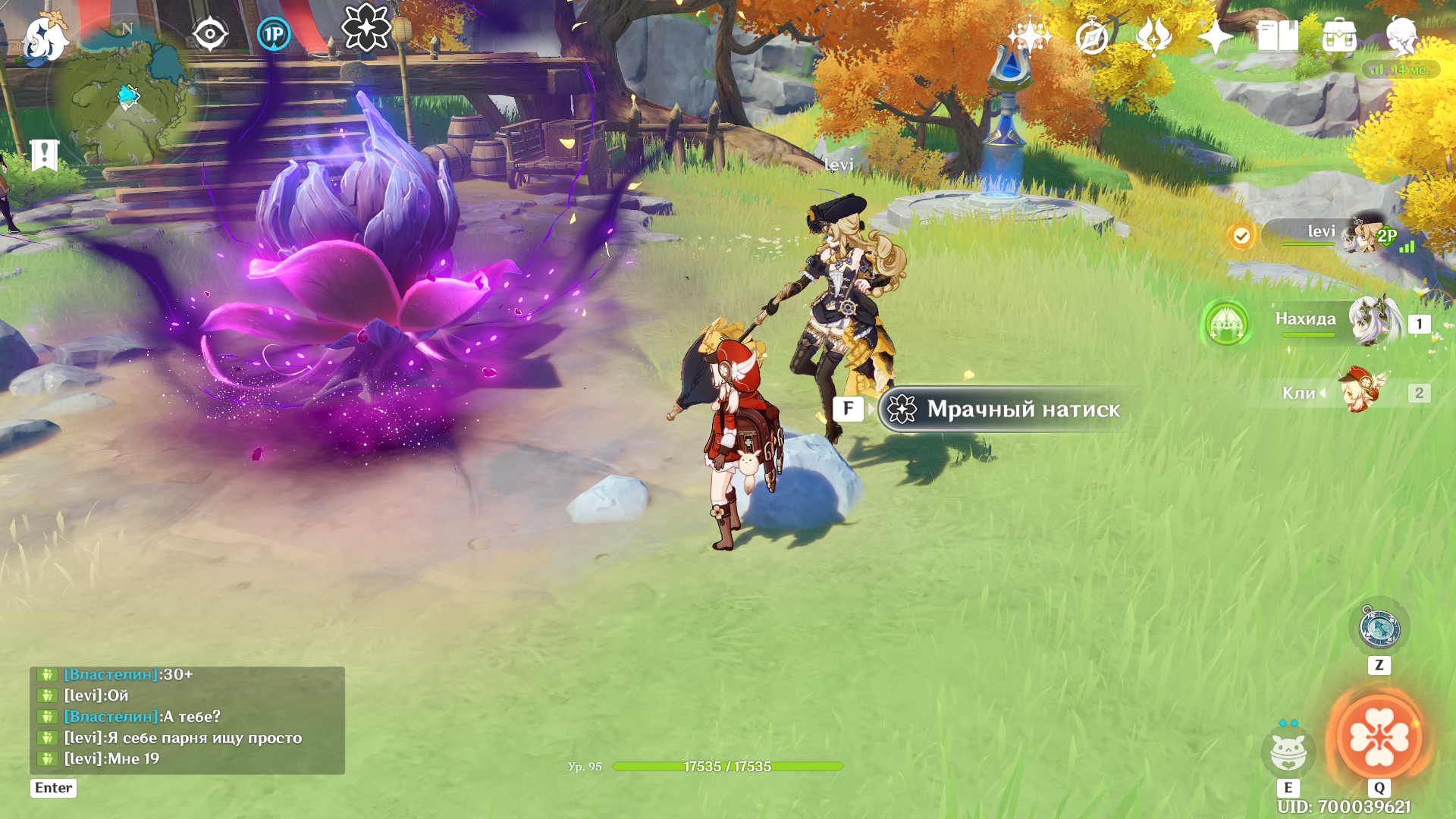Choose the Мрачный натиск interaction prompt
Image resolution: width=1456 pixels, height=819 pixels.
click(x=1009, y=409)
